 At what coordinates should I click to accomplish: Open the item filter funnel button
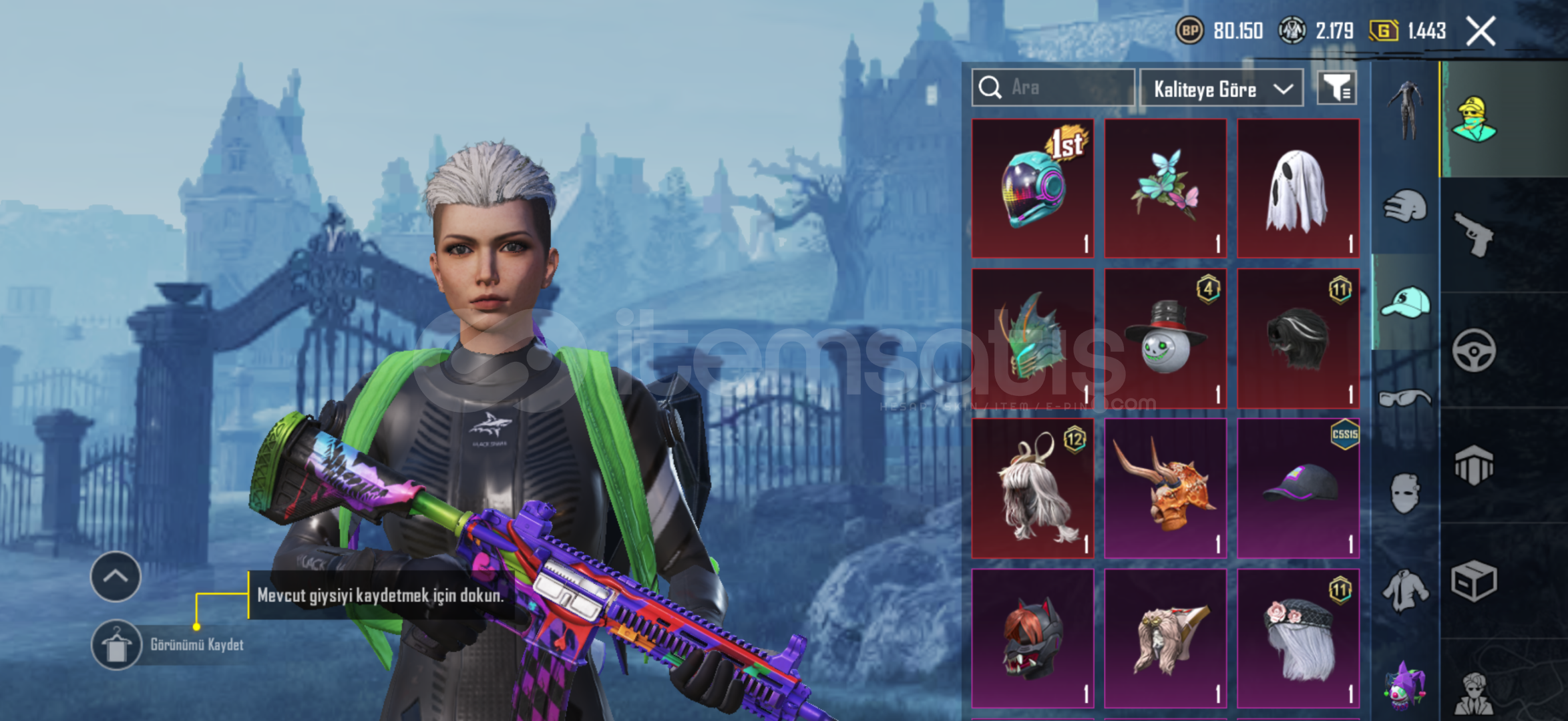tap(1336, 87)
